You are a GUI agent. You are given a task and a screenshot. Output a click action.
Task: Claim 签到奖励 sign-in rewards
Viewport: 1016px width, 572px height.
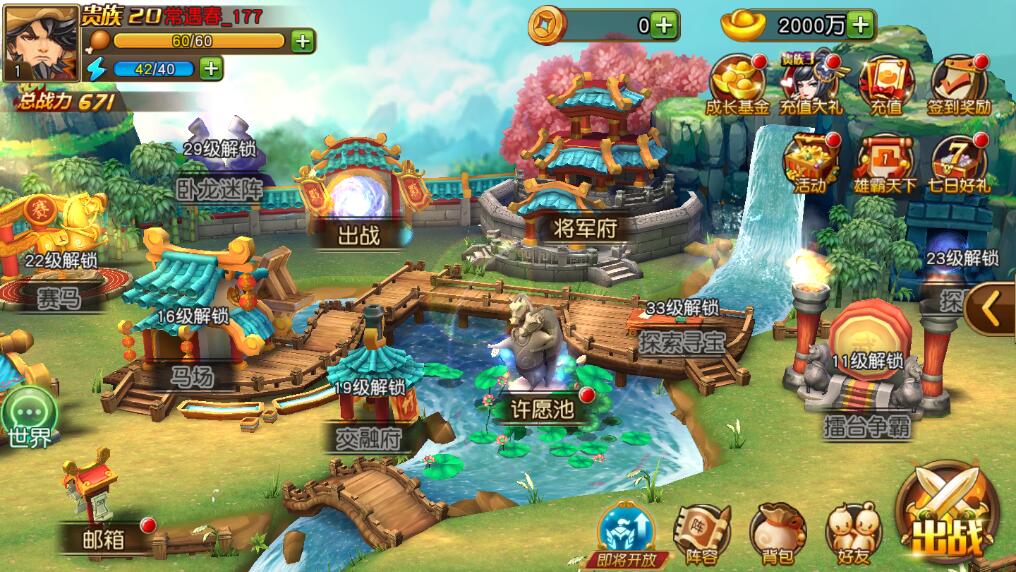pos(960,84)
